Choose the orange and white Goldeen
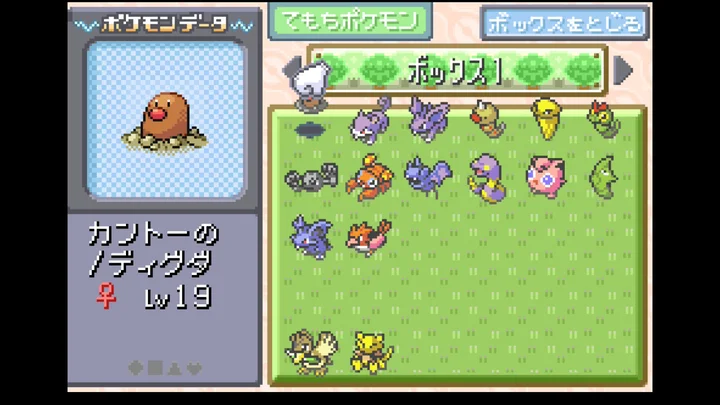Image resolution: width=720 pixels, height=405 pixels. (367, 237)
